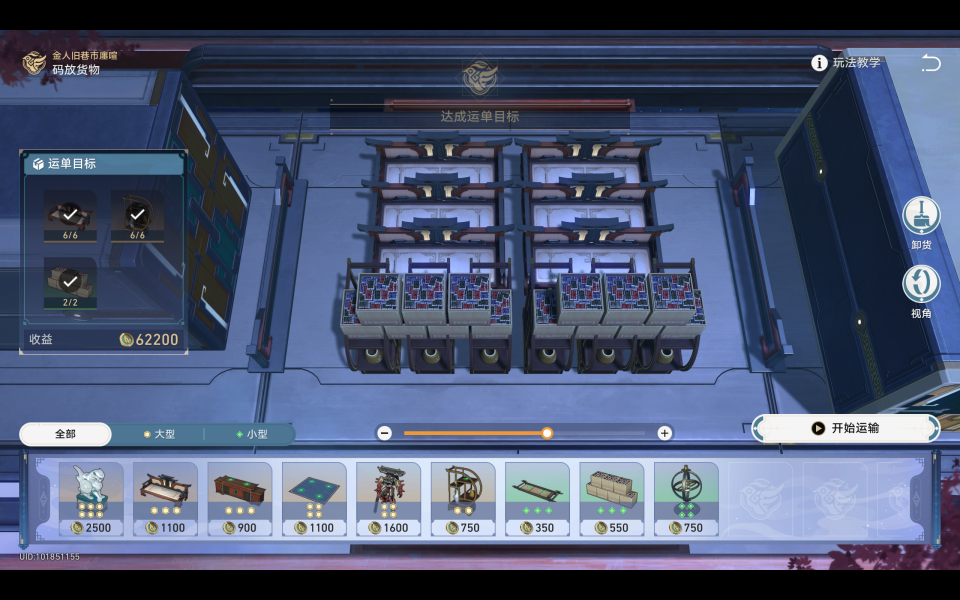Choose the red cabinet cargo worth 900
The height and width of the screenshot is (600, 960).
pyautogui.click(x=240, y=498)
